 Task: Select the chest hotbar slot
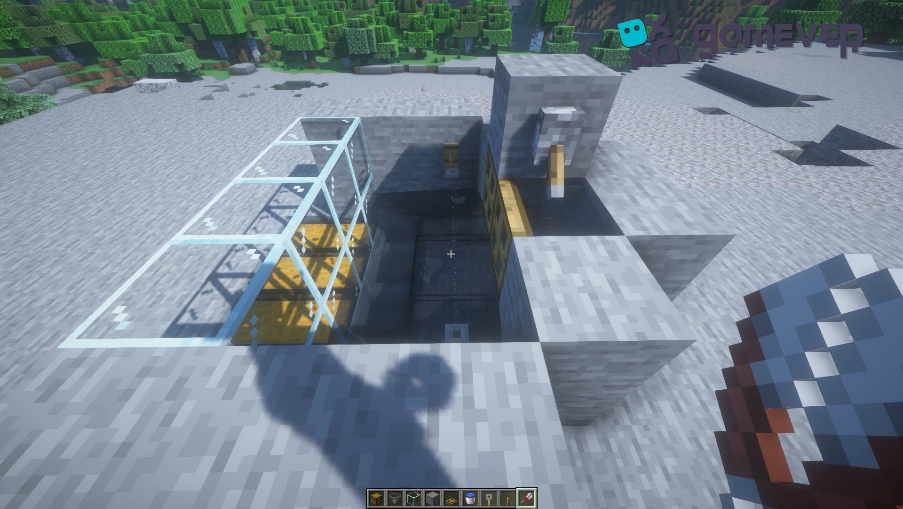click(x=376, y=498)
